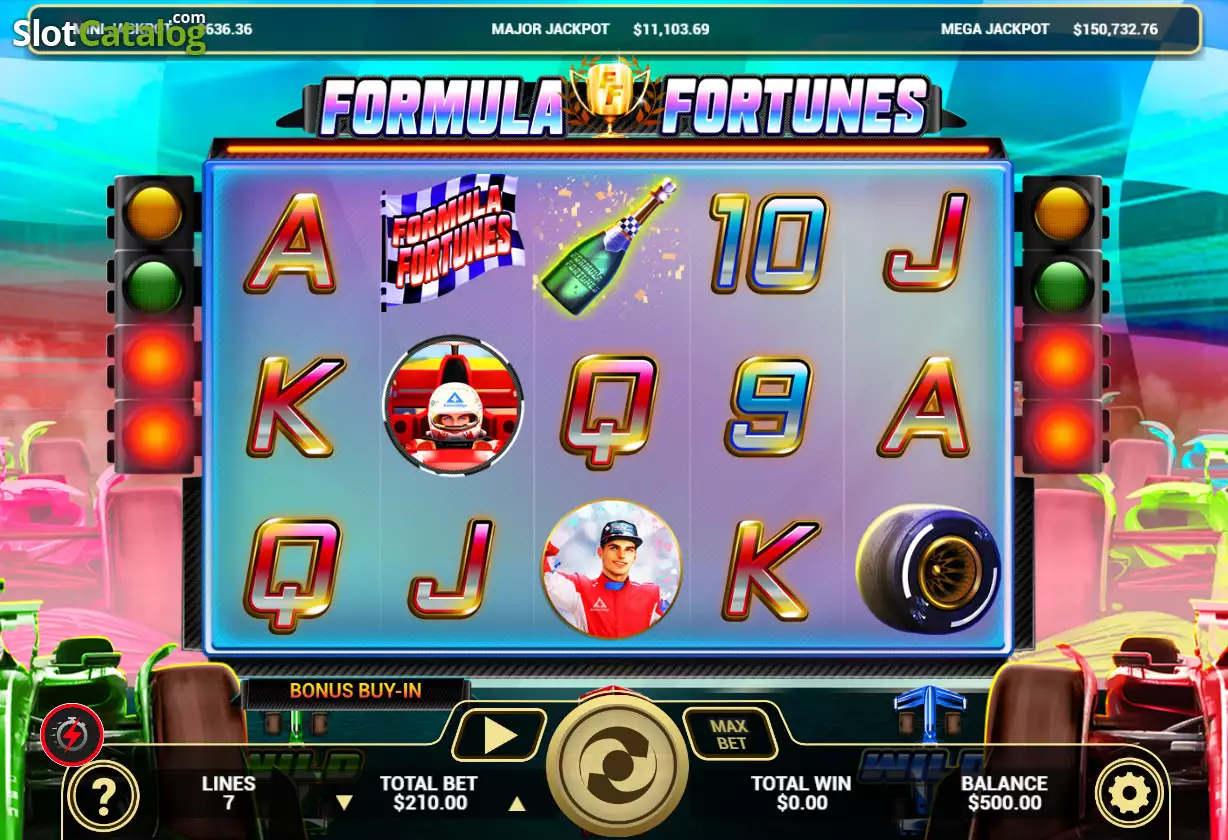Toggle the lightning bolt turbo mode
The height and width of the screenshot is (840, 1228).
pyautogui.click(x=72, y=736)
